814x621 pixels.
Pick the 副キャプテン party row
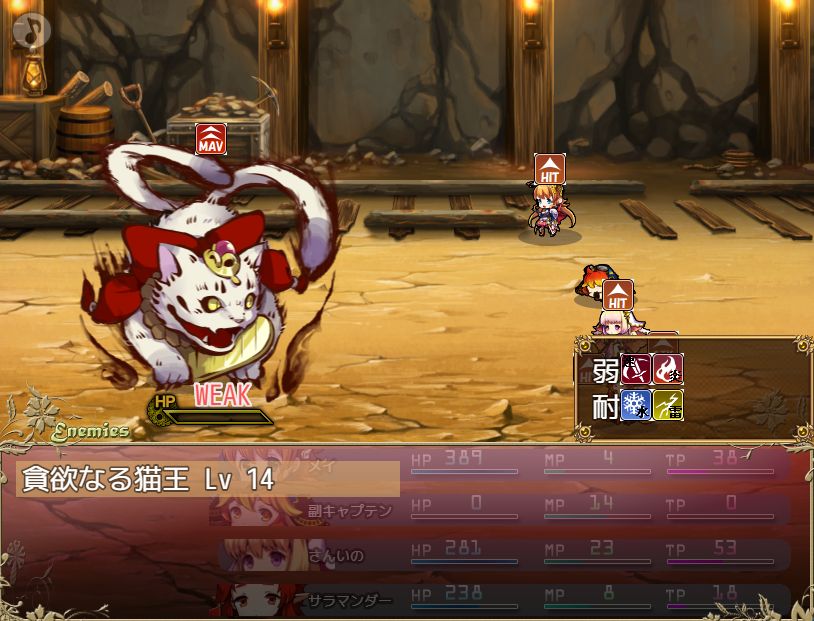tap(500, 508)
